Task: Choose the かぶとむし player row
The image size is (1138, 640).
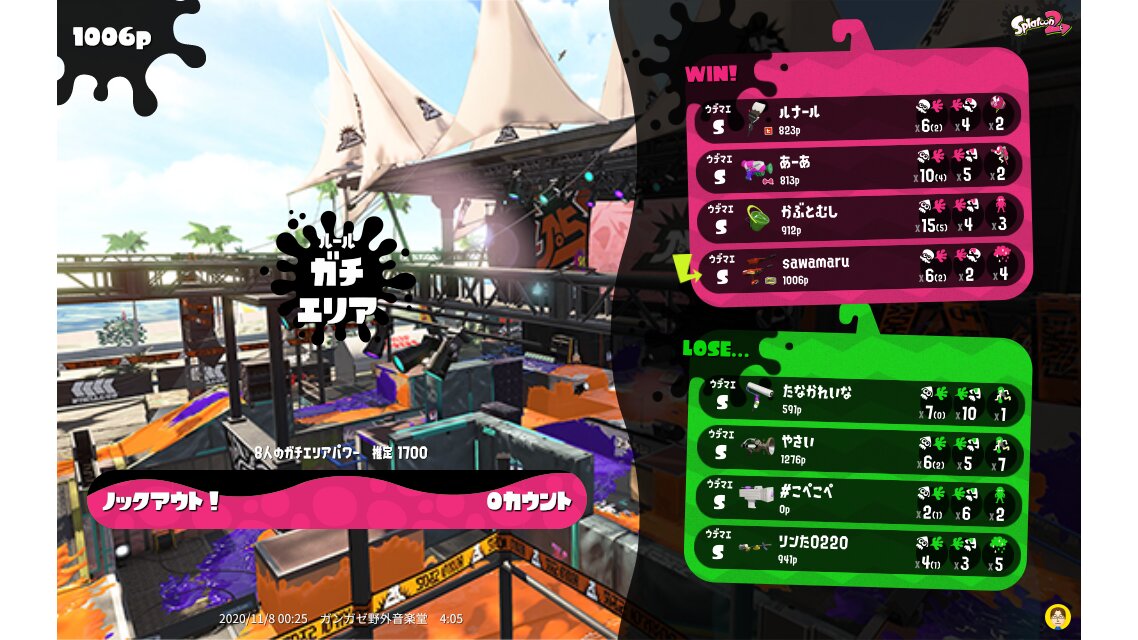Action: point(858,218)
